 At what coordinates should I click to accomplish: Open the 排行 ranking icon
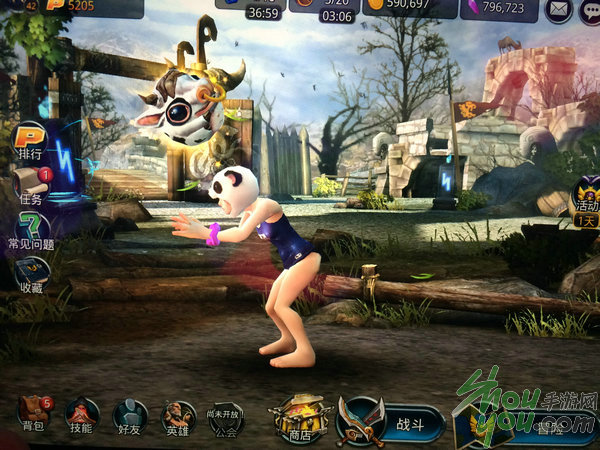30,138
